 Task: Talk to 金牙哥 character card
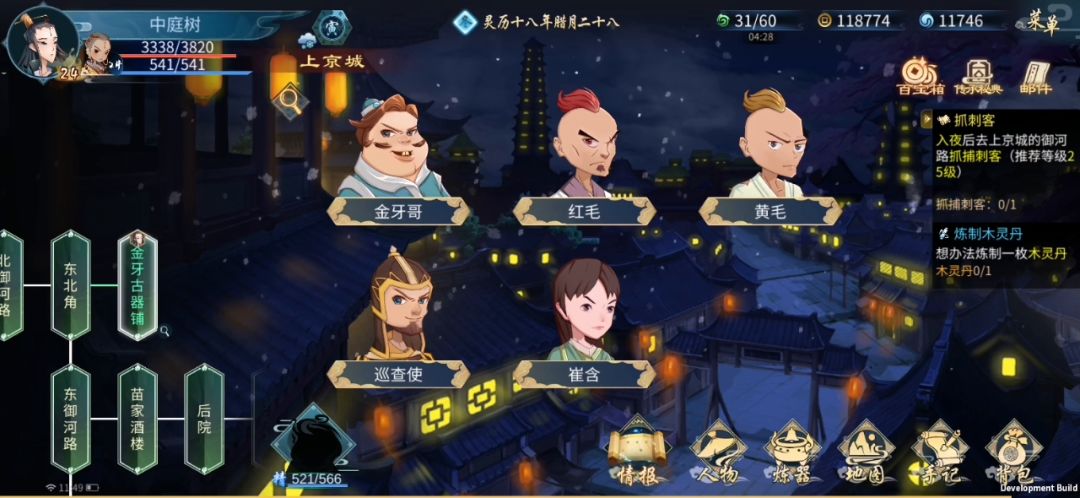pyautogui.click(x=397, y=158)
